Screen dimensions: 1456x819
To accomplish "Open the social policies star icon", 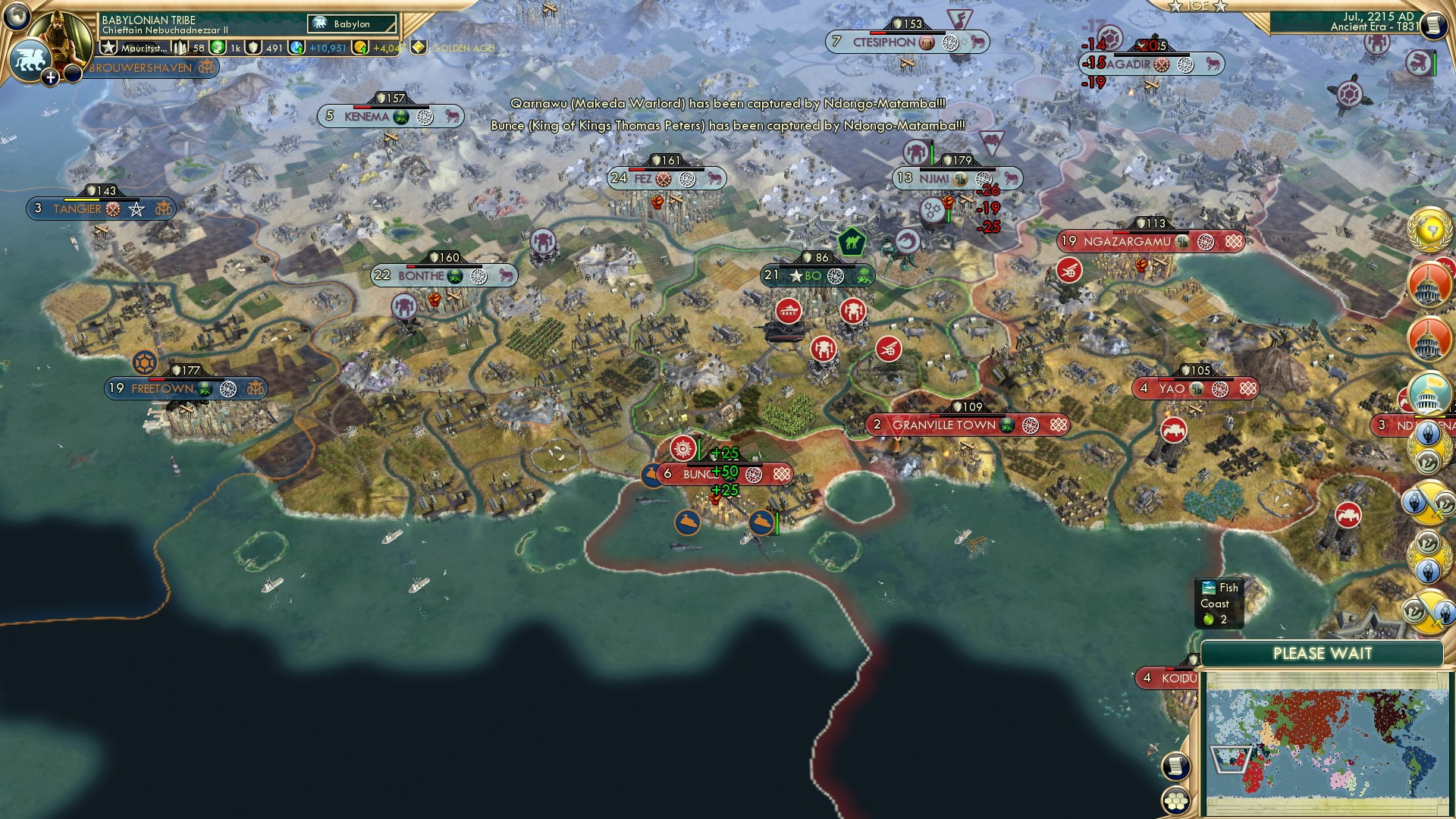I will (108, 49).
